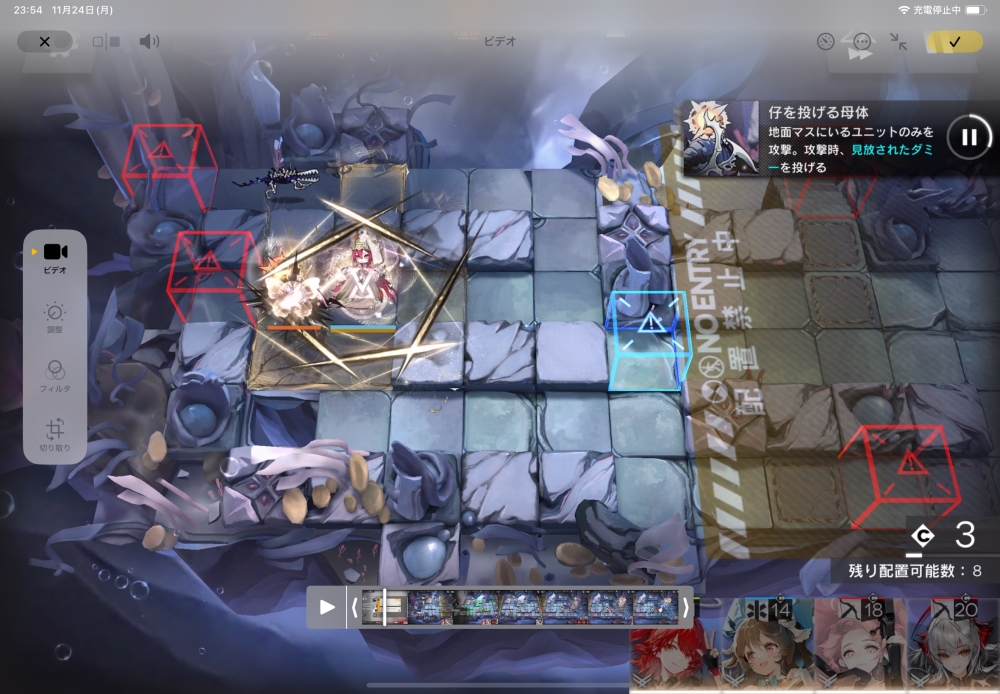Click the right trim handle of the filmstrip
This screenshot has width=1000, height=694.
pos(685,607)
